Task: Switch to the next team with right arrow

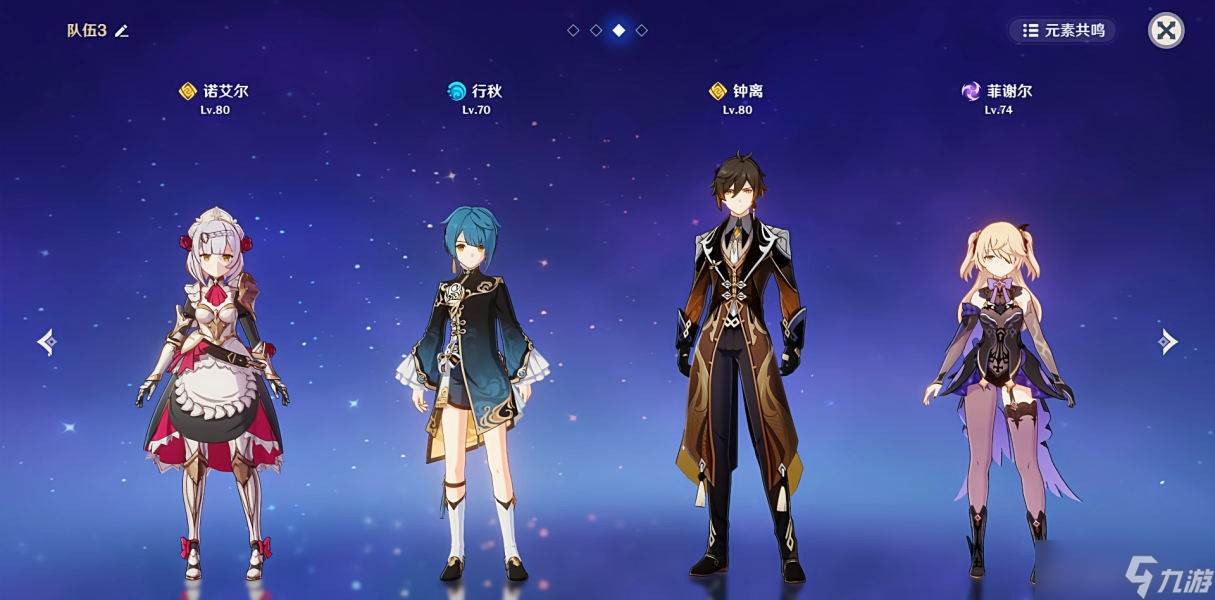Action: [x=1167, y=342]
